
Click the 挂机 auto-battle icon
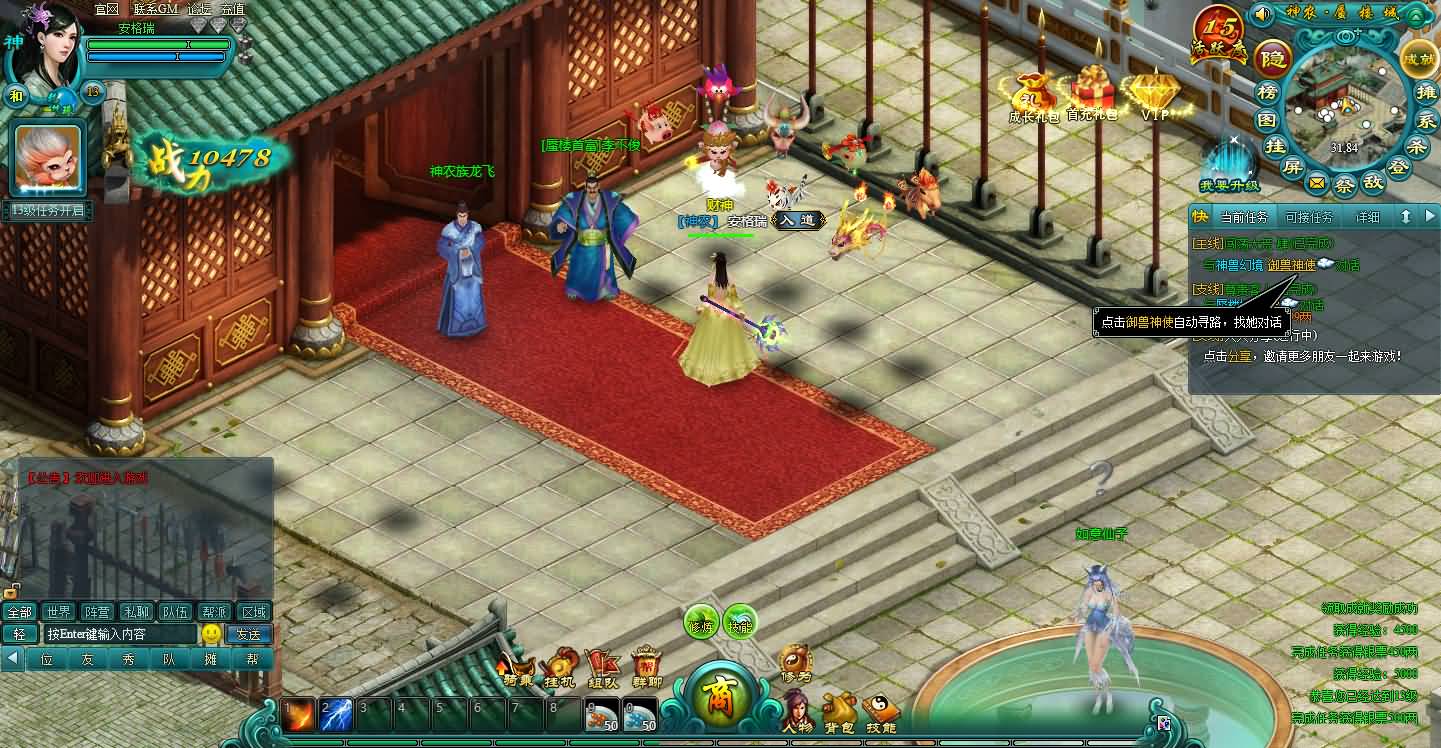(560, 667)
